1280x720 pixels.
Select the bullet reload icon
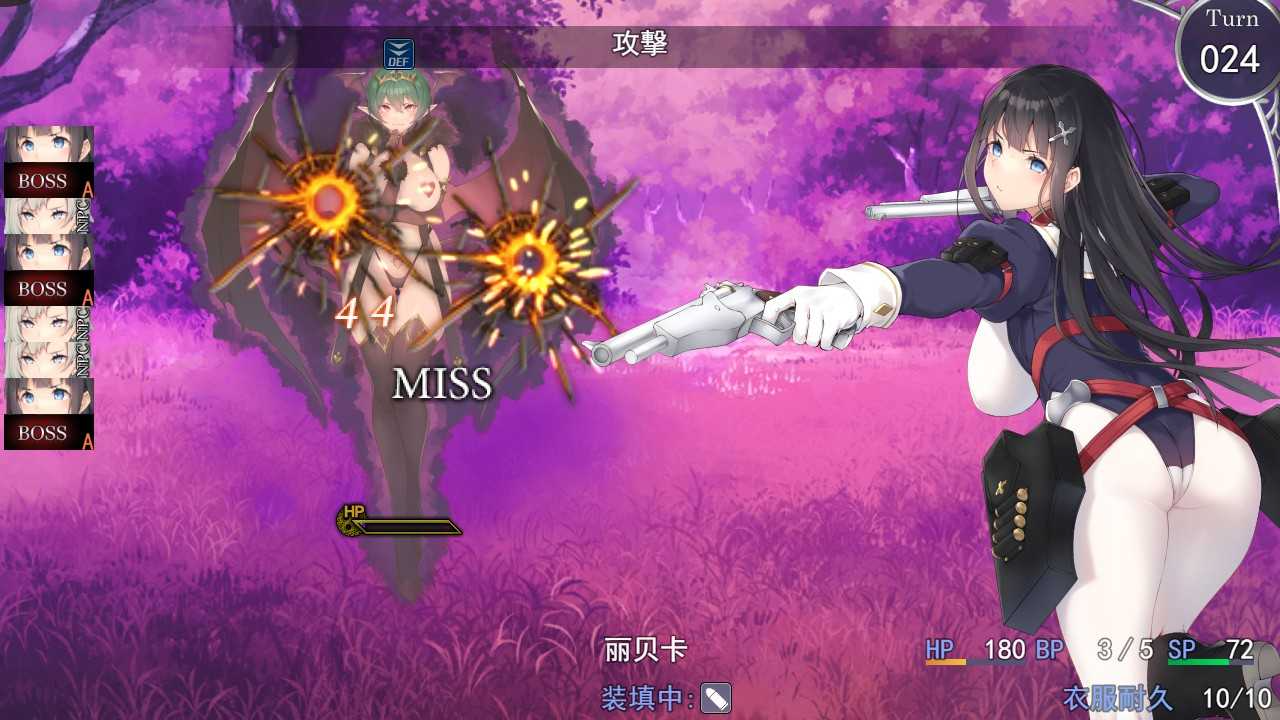coord(716,698)
